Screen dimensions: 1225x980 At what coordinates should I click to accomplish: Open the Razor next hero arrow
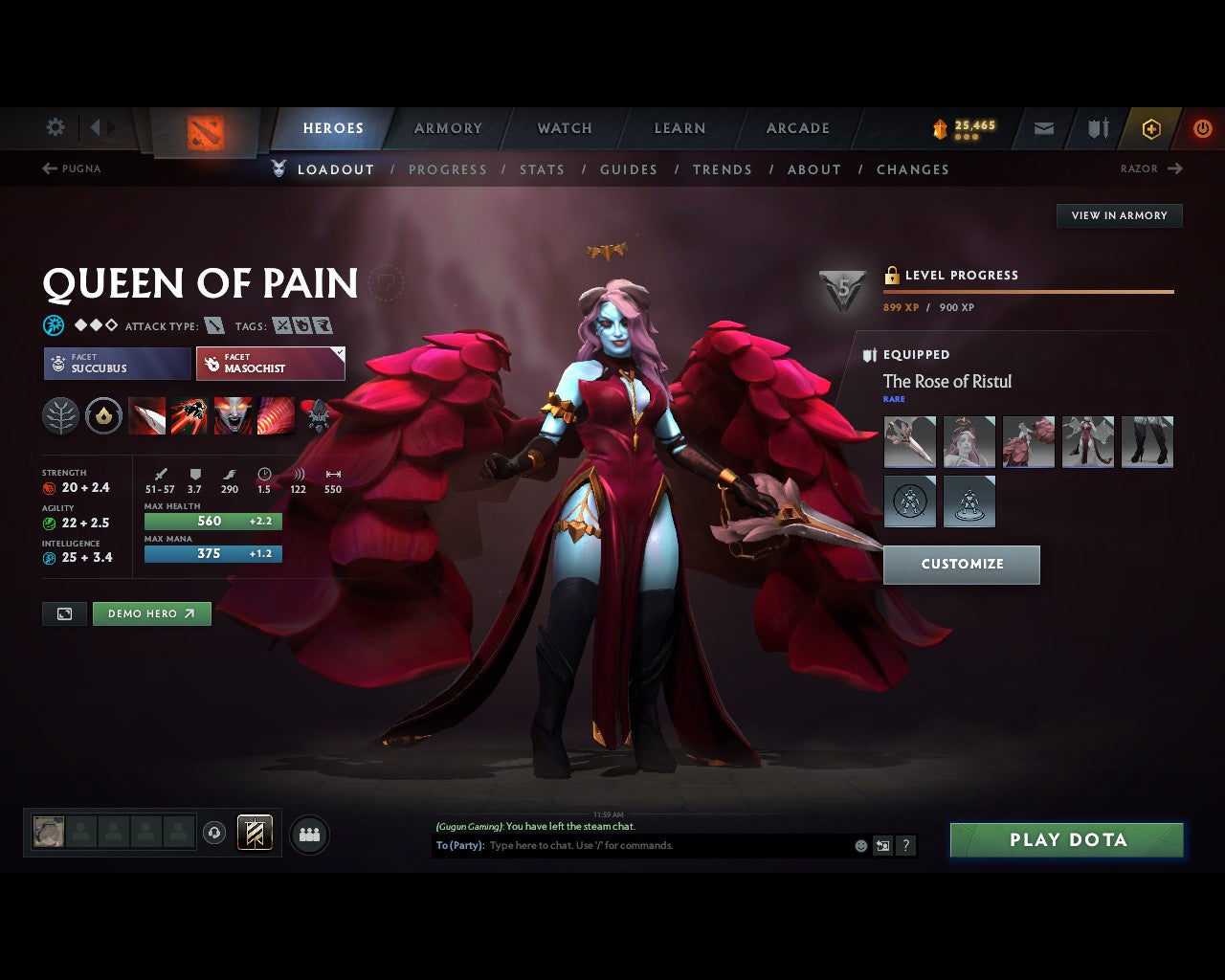1177,168
